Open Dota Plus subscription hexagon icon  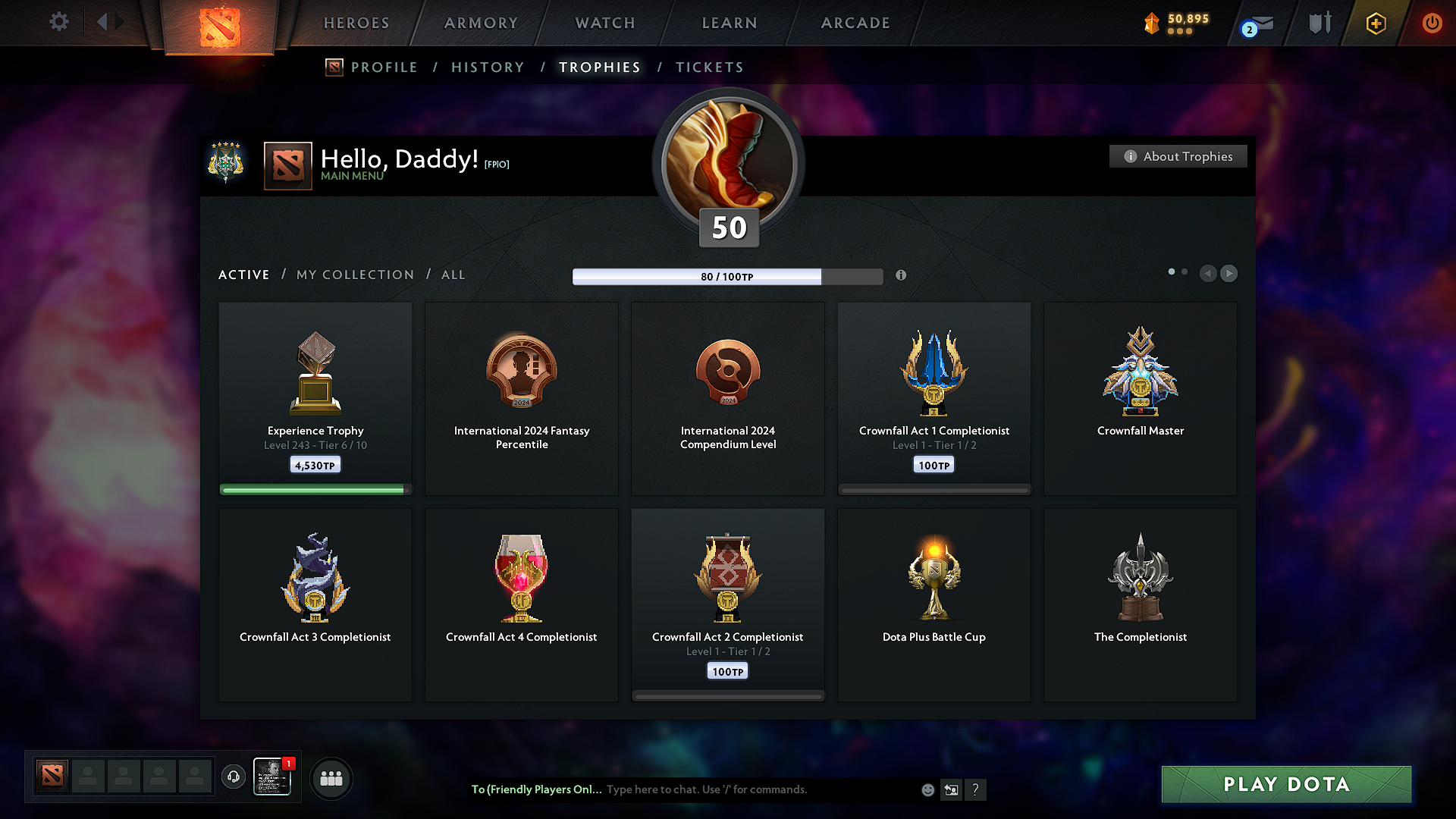coord(1375,23)
